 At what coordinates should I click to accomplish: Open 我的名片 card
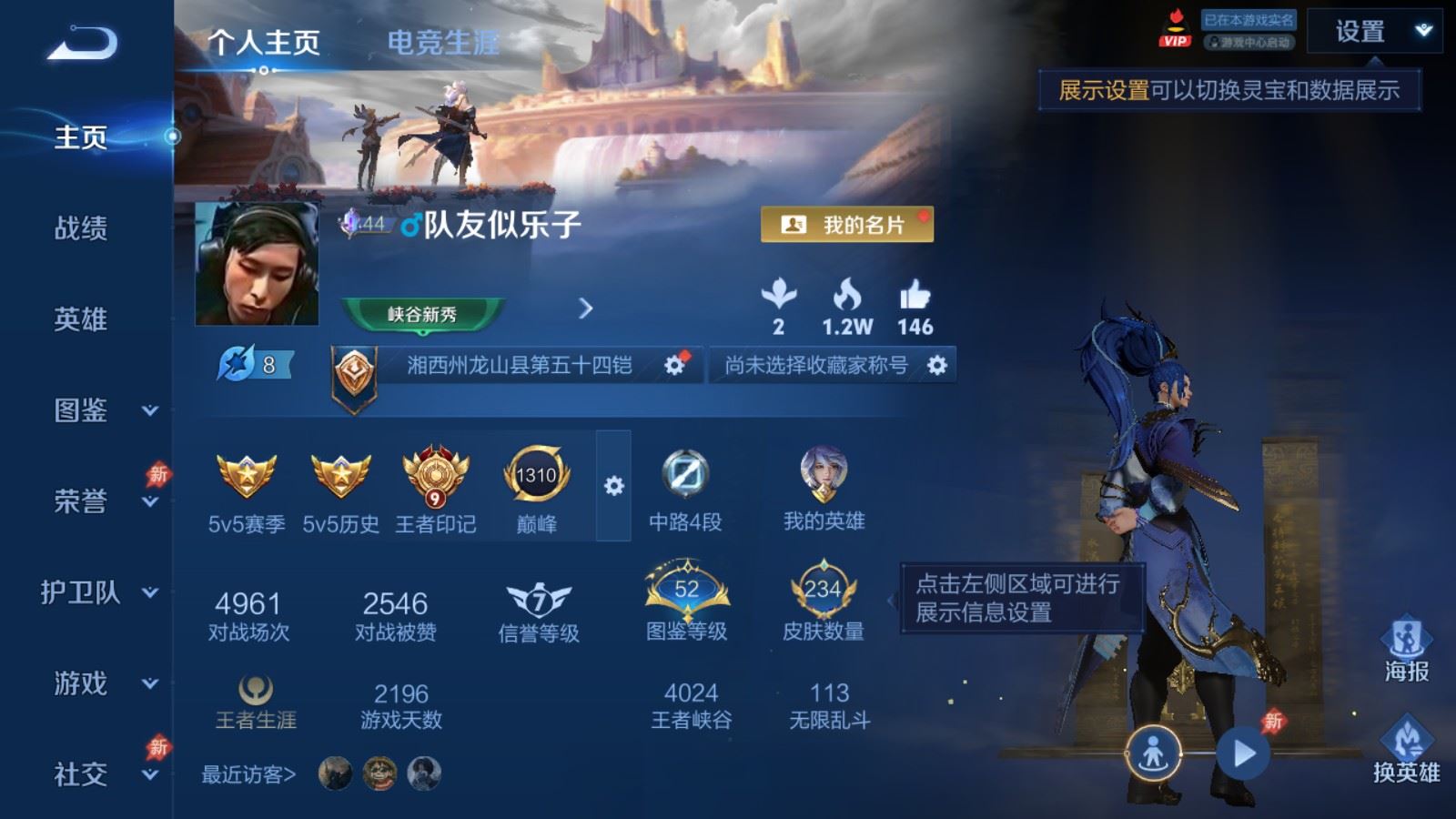point(847,225)
